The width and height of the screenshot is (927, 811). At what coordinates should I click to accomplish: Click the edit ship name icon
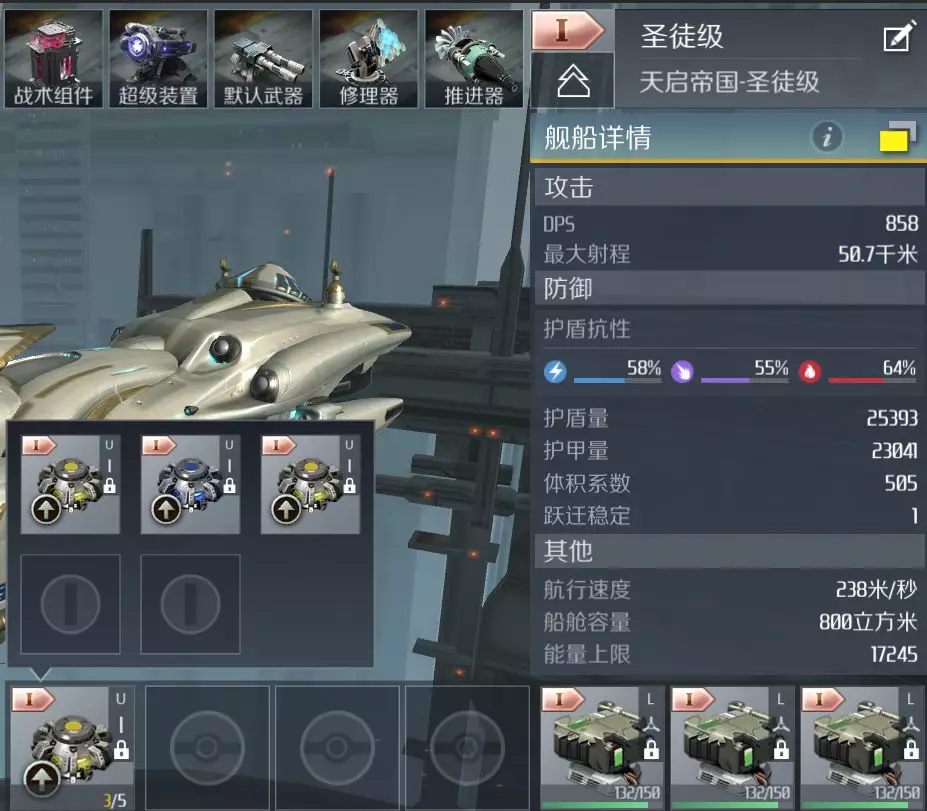coord(897,38)
